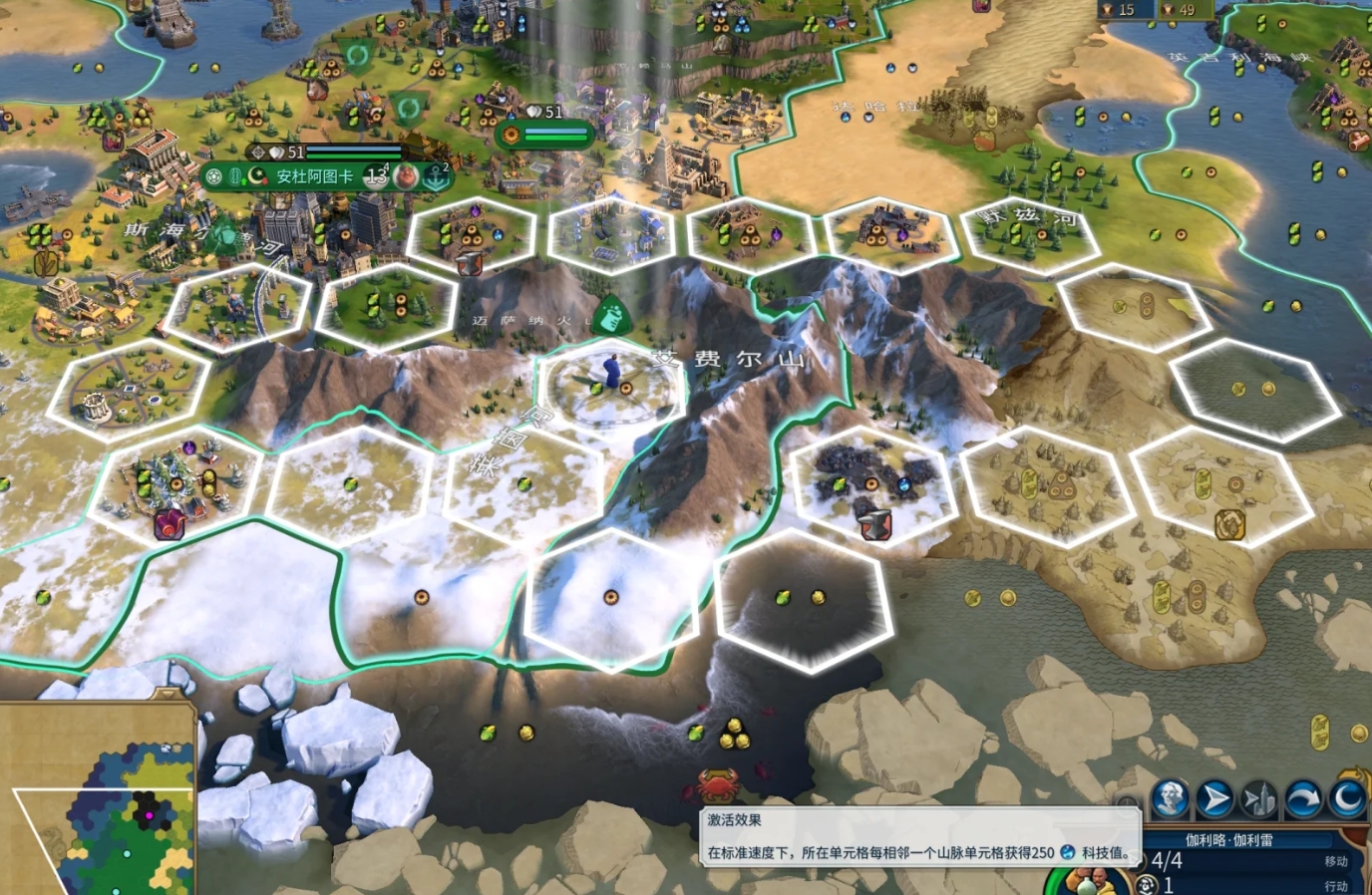Open the minimap at the bottom left
The width and height of the screenshot is (1372, 895).
(x=98, y=798)
